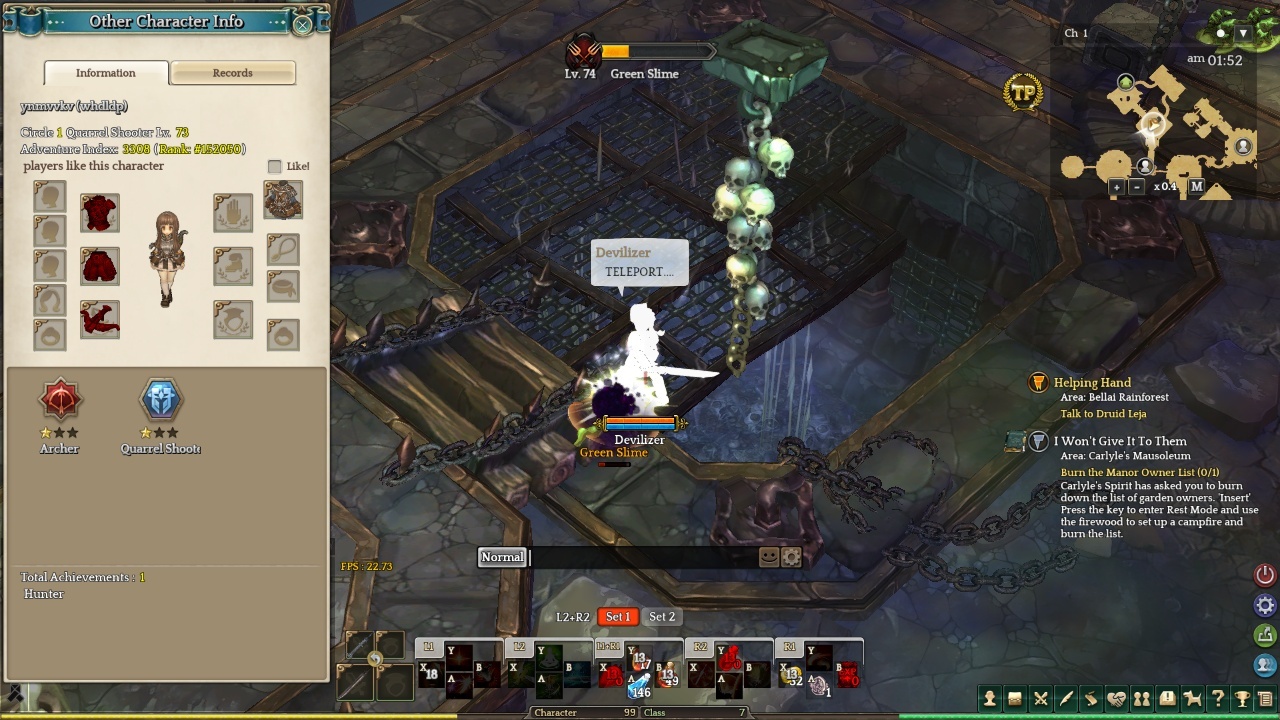This screenshot has width=1280, height=720.
Task: Inspect the red pants equipment slot
Action: coord(100,266)
